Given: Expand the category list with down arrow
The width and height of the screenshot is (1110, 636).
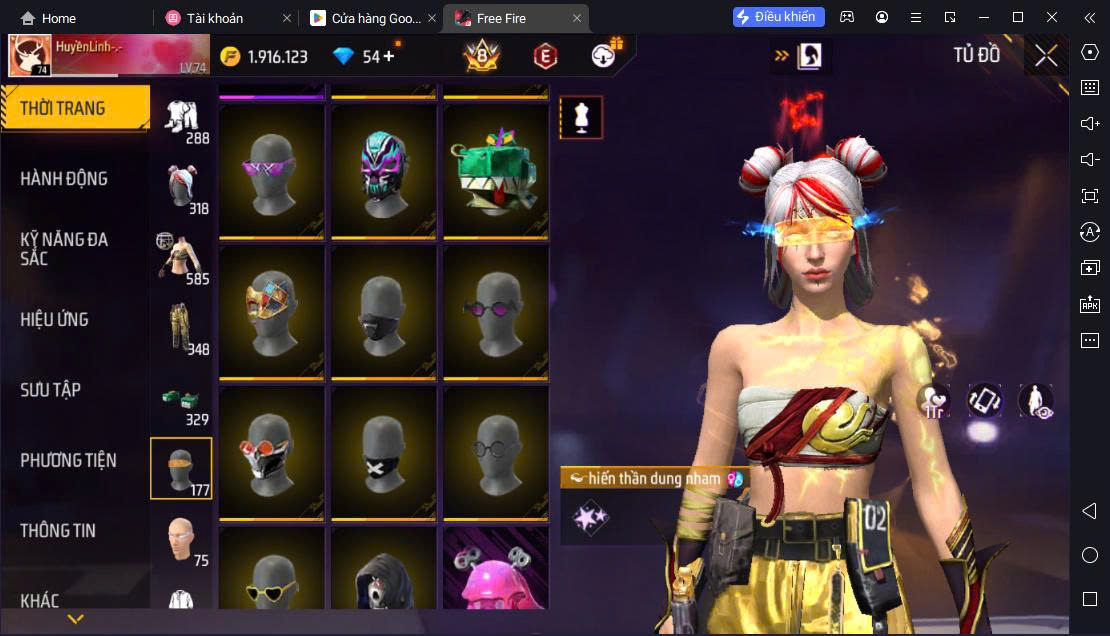Looking at the screenshot, I should (x=75, y=619).
